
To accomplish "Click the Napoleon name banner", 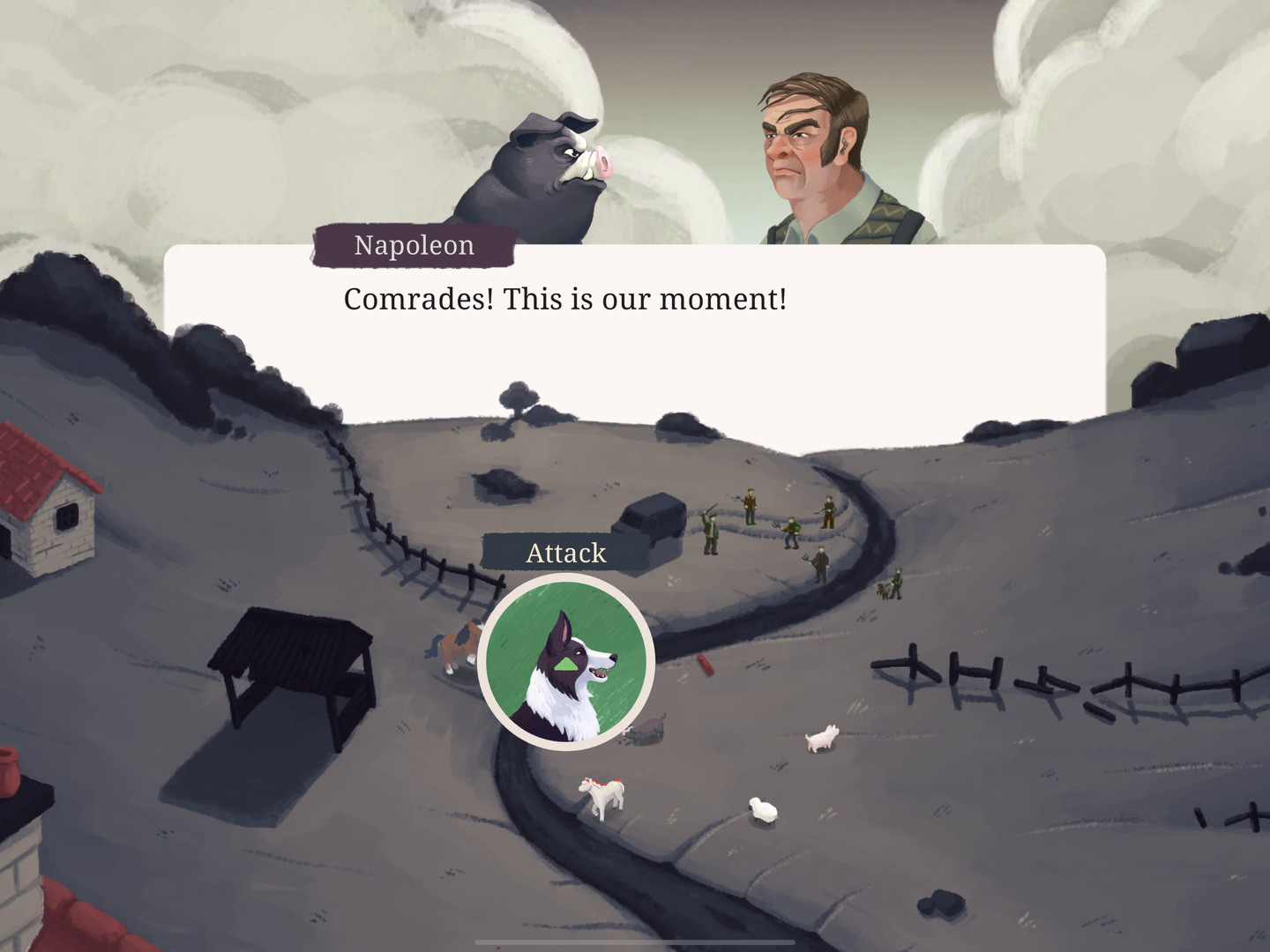I will pyautogui.click(x=413, y=245).
